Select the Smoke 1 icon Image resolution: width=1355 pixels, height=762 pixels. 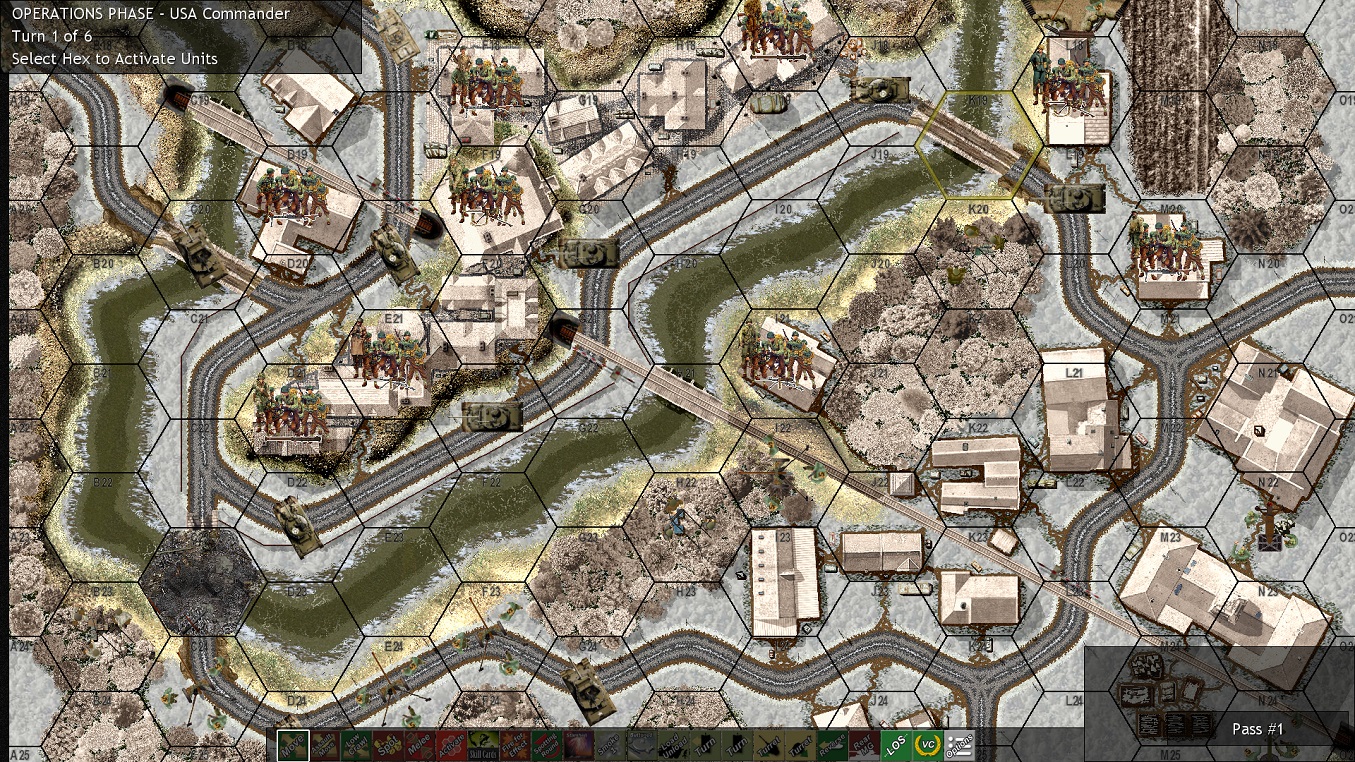coord(609,744)
